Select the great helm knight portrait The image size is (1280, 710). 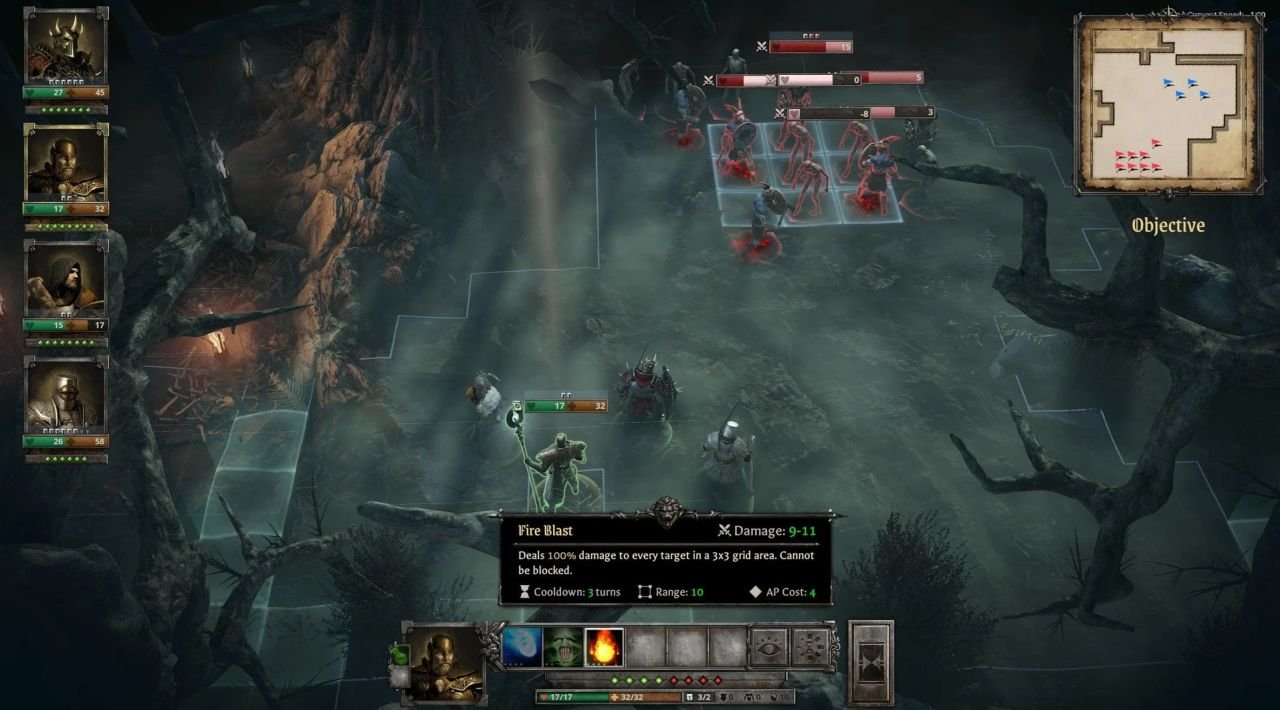66,398
